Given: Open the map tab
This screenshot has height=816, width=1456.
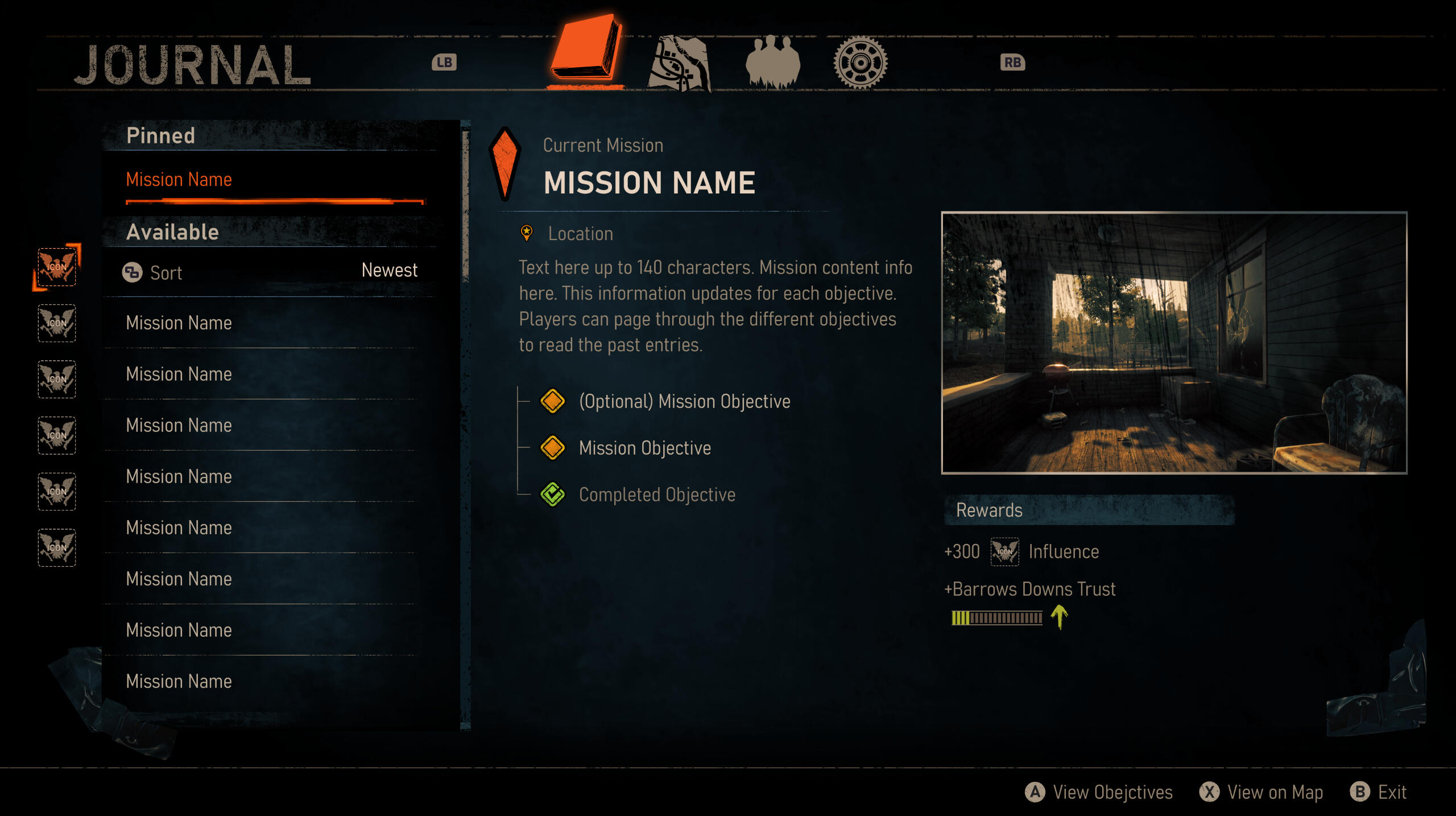Looking at the screenshot, I should (x=679, y=63).
